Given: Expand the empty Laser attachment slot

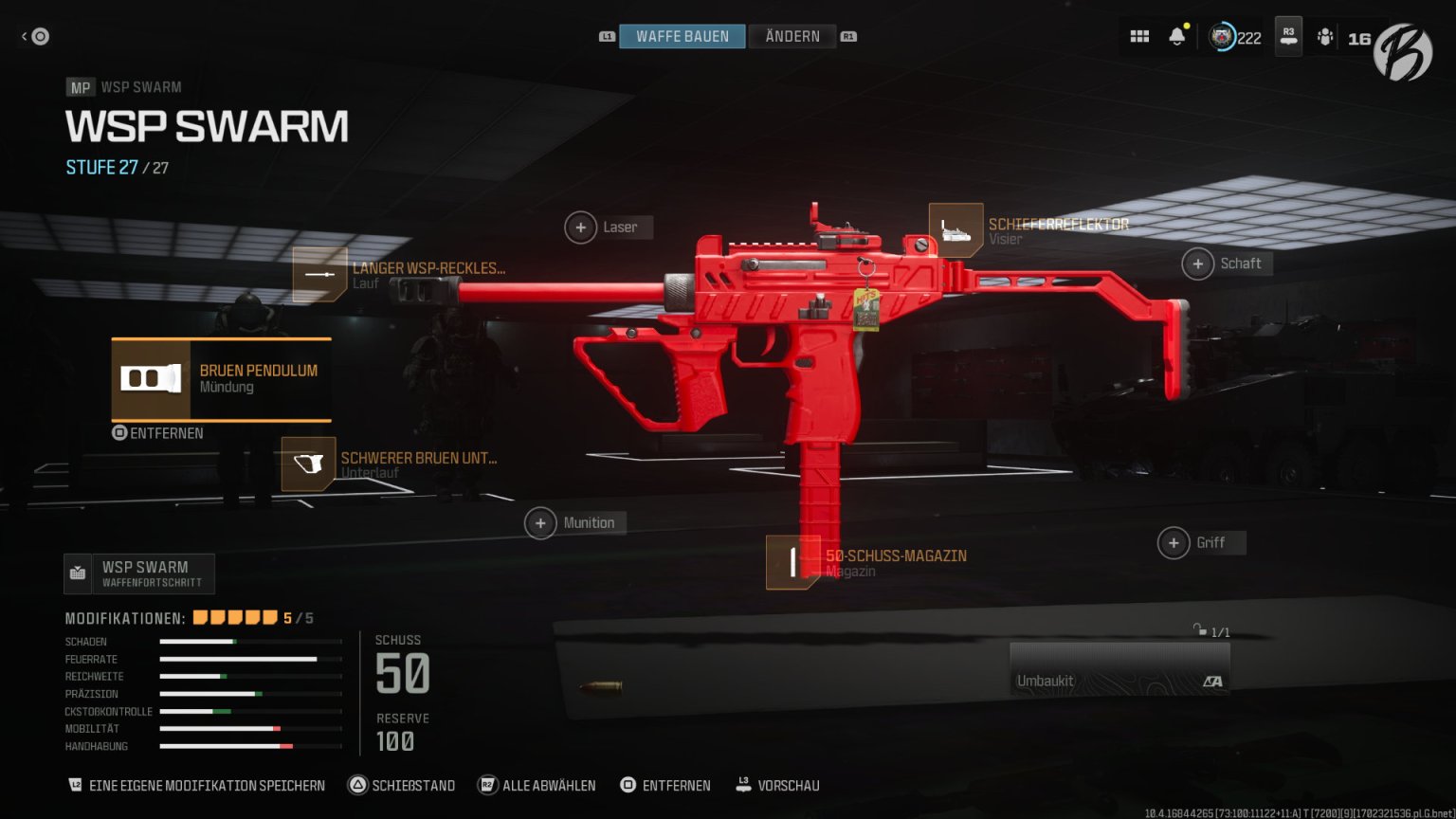Looking at the screenshot, I should click(580, 227).
